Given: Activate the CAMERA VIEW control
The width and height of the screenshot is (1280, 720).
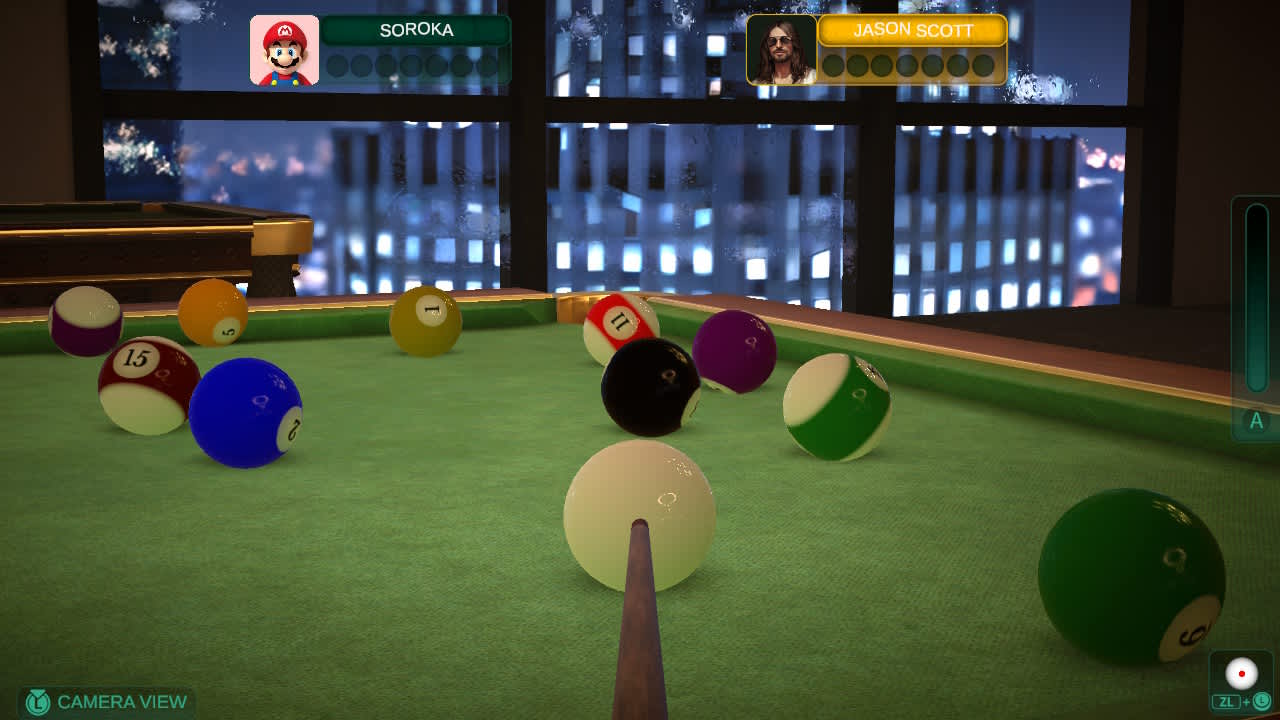Looking at the screenshot, I should pos(110,702).
